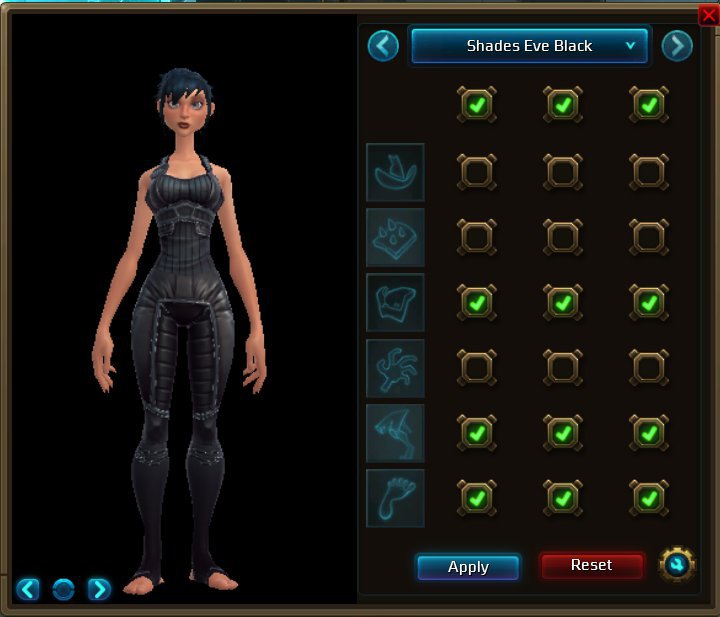
Task: Pick the gloves armor slot icon
Action: (x=395, y=367)
